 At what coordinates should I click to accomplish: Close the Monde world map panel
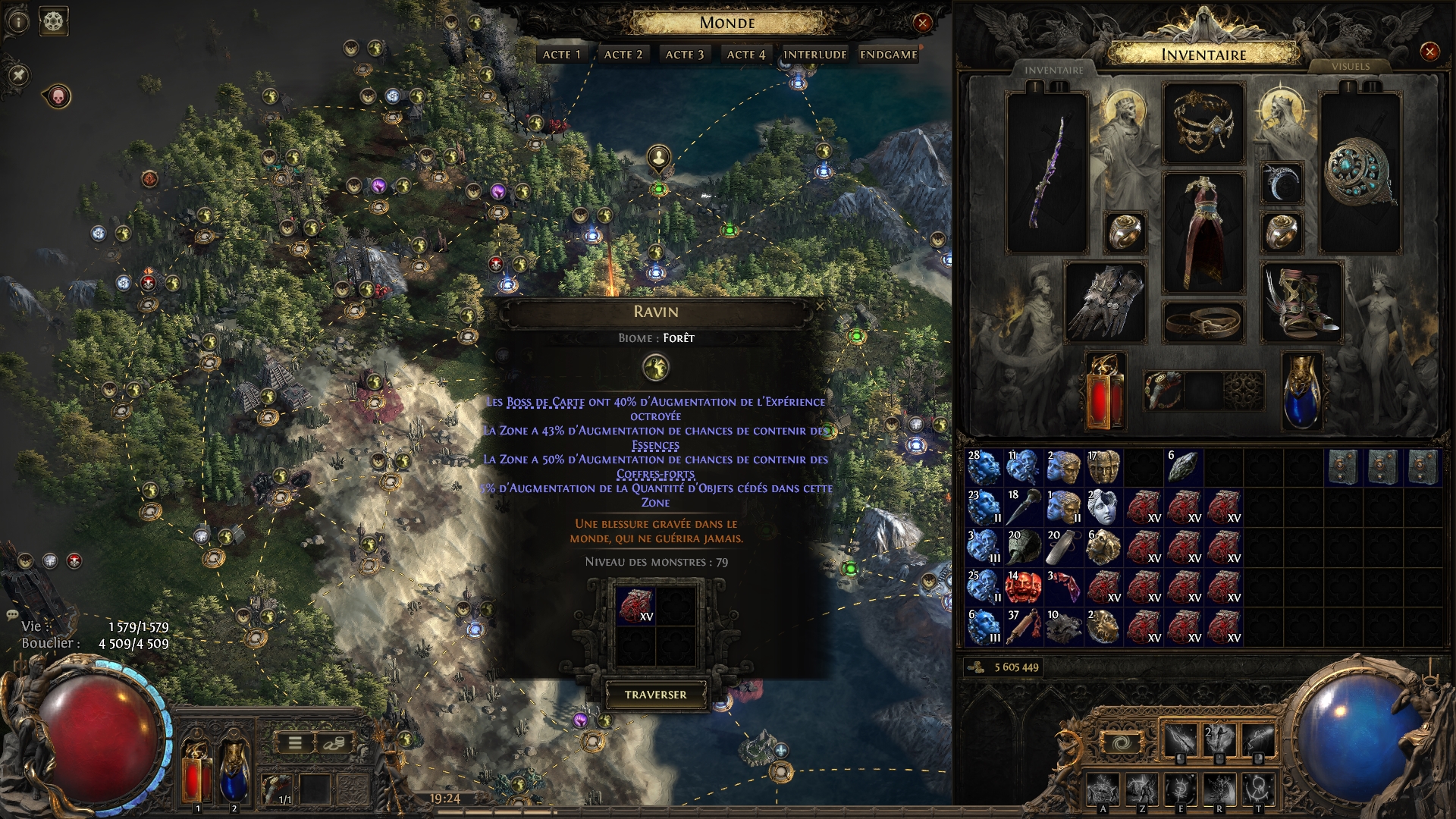tap(922, 23)
